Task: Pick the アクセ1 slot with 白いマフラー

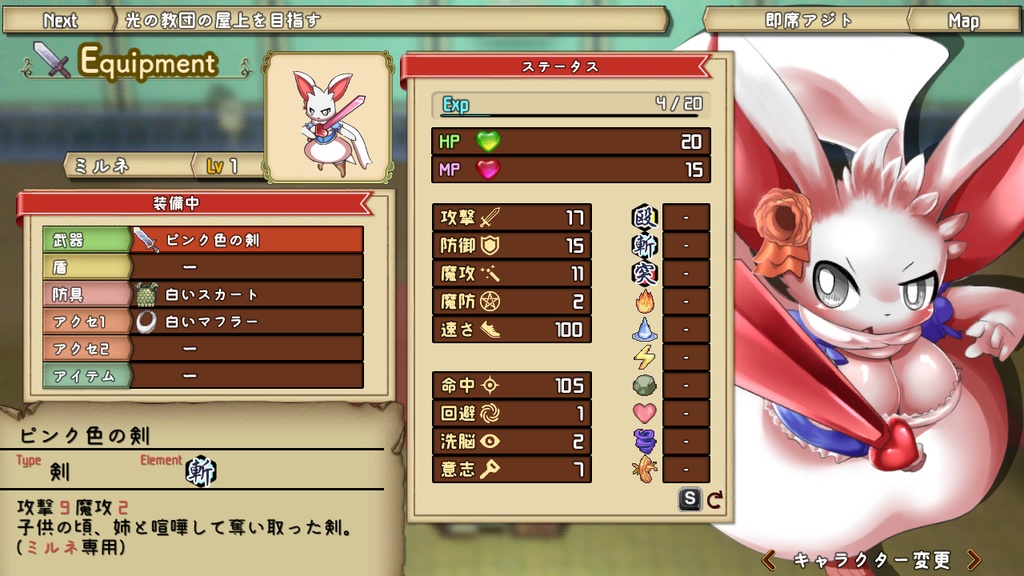Action: (x=203, y=321)
